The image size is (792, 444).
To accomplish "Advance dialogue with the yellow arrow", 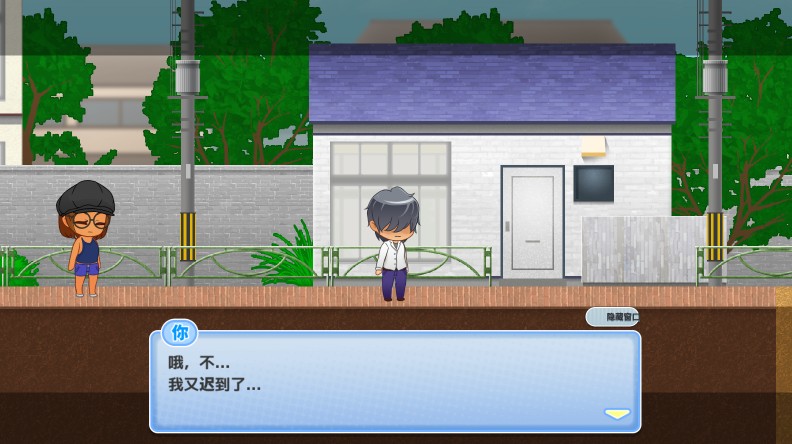I will (617, 414).
